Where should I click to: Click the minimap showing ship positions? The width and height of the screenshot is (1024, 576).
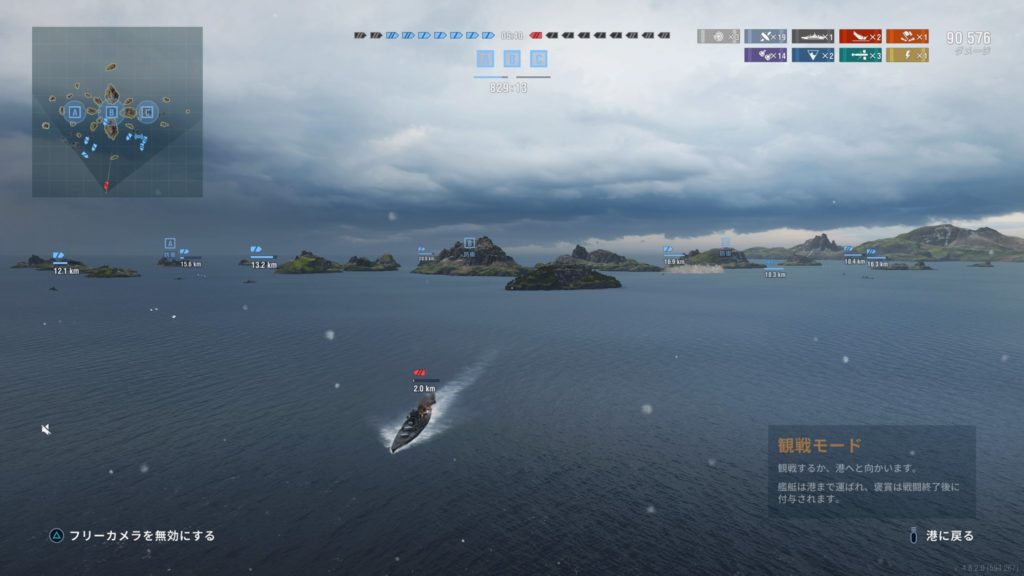coord(117,111)
